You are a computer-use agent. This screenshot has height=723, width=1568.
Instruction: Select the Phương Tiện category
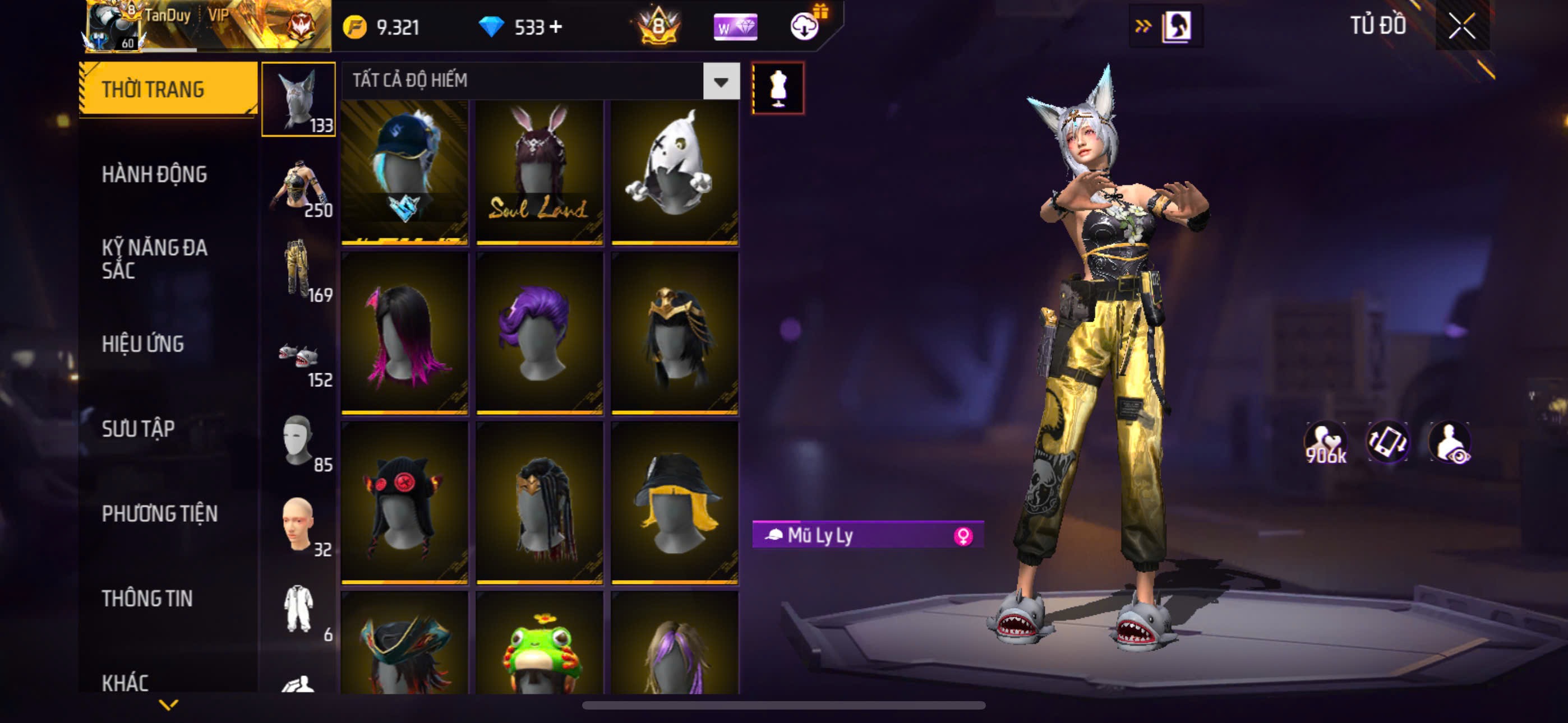click(x=159, y=515)
